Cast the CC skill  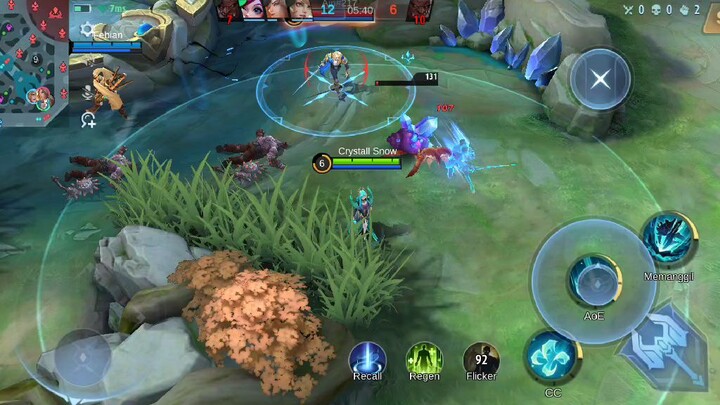click(552, 358)
